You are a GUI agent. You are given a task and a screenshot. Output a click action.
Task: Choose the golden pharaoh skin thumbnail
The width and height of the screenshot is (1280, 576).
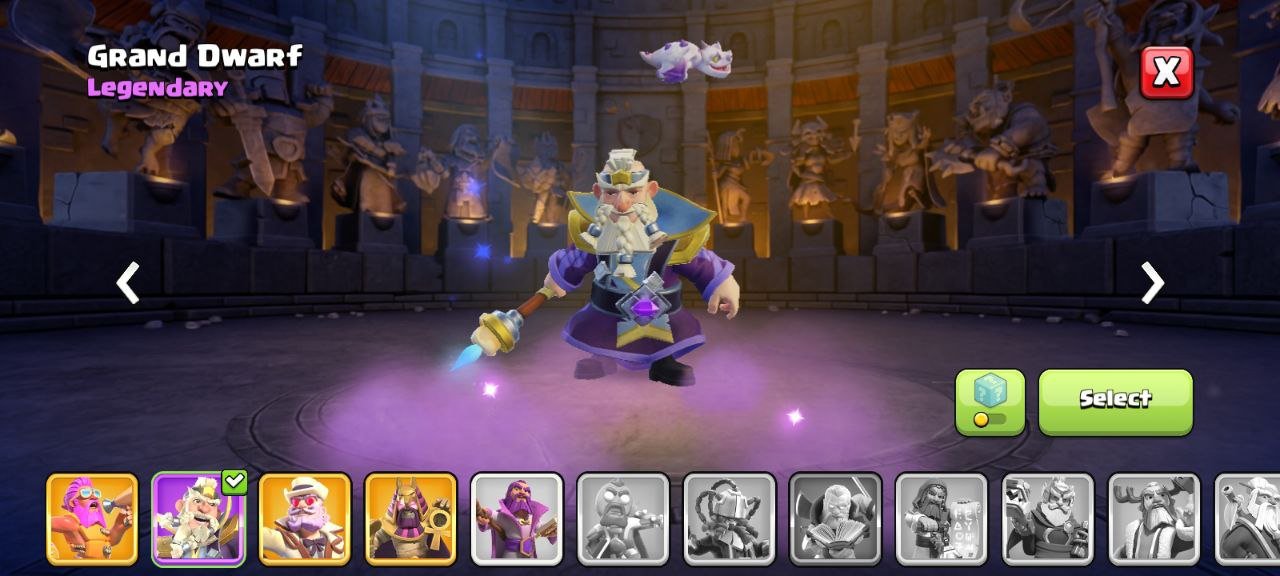pos(411,519)
